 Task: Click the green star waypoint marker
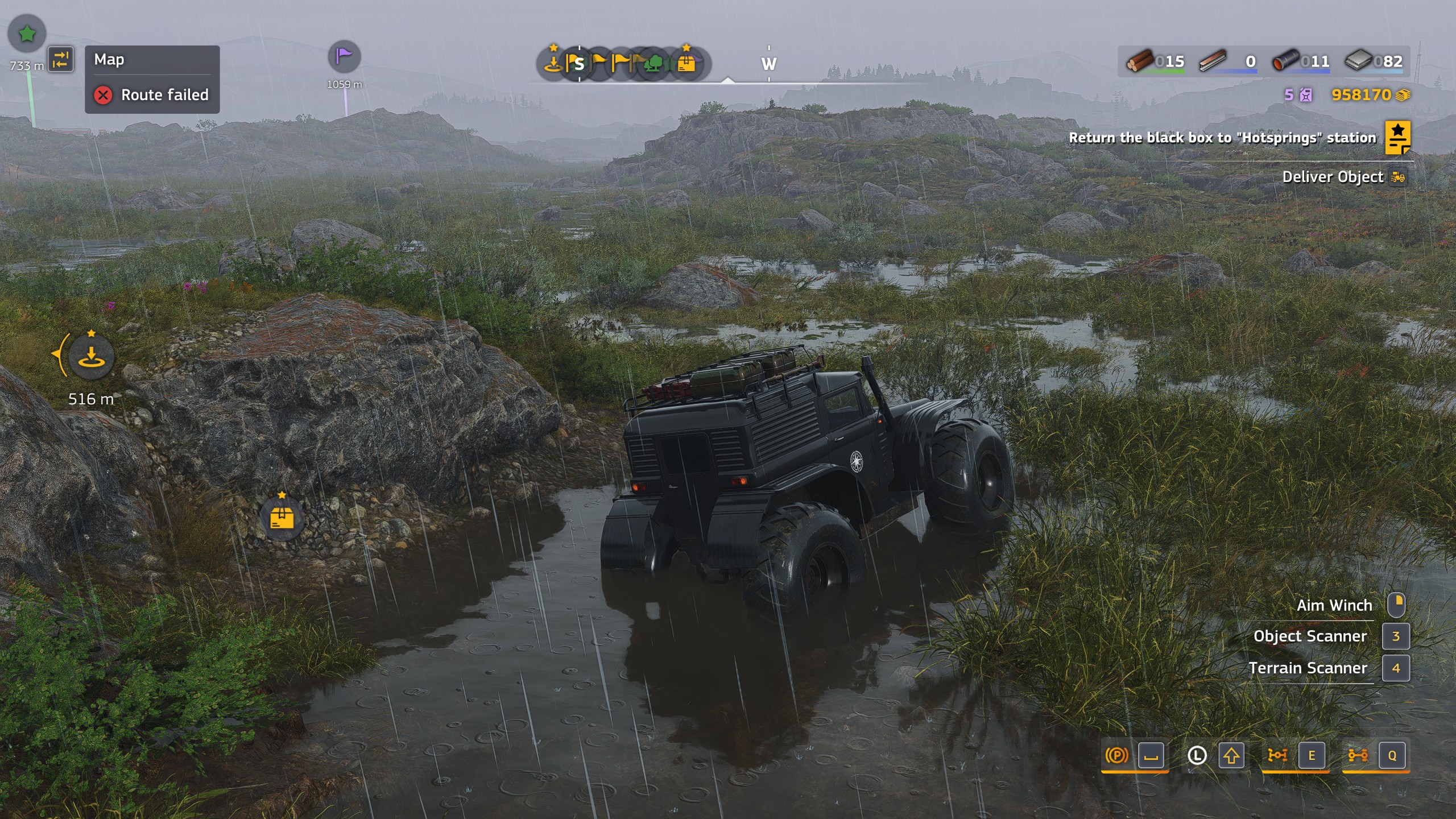pos(27,34)
